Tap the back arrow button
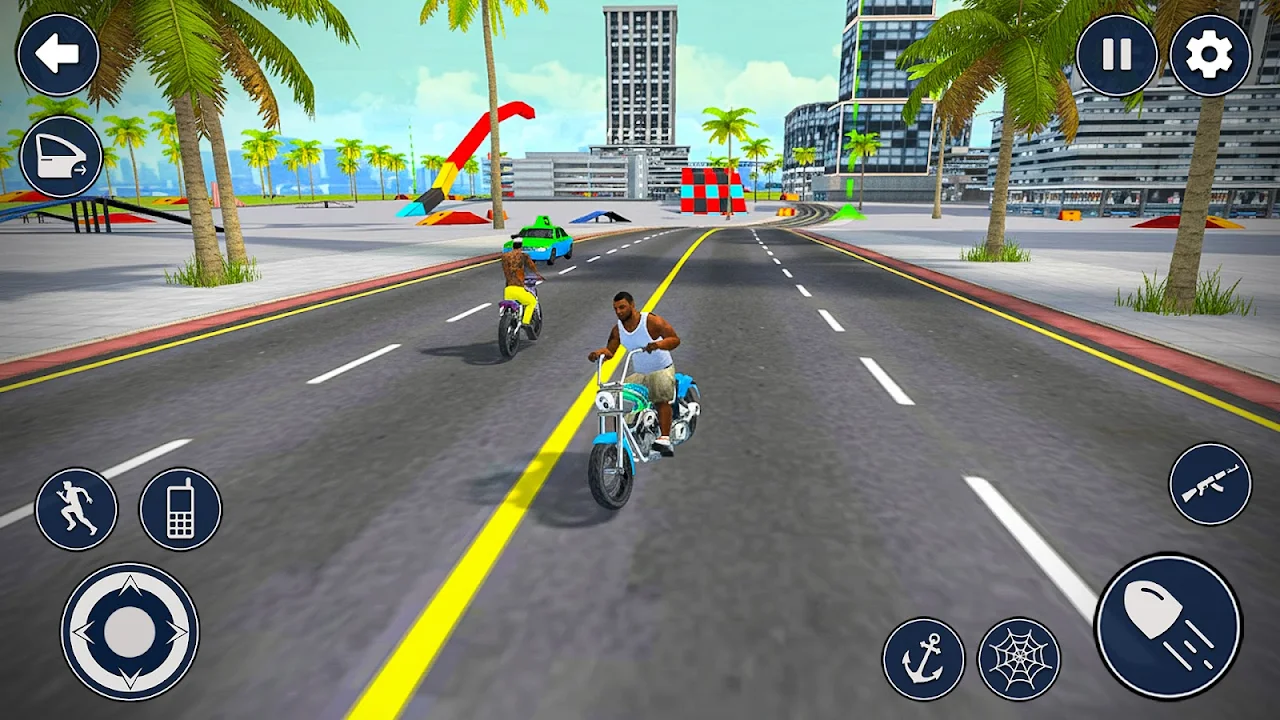Screen dimensions: 1280x720 [x=58, y=55]
